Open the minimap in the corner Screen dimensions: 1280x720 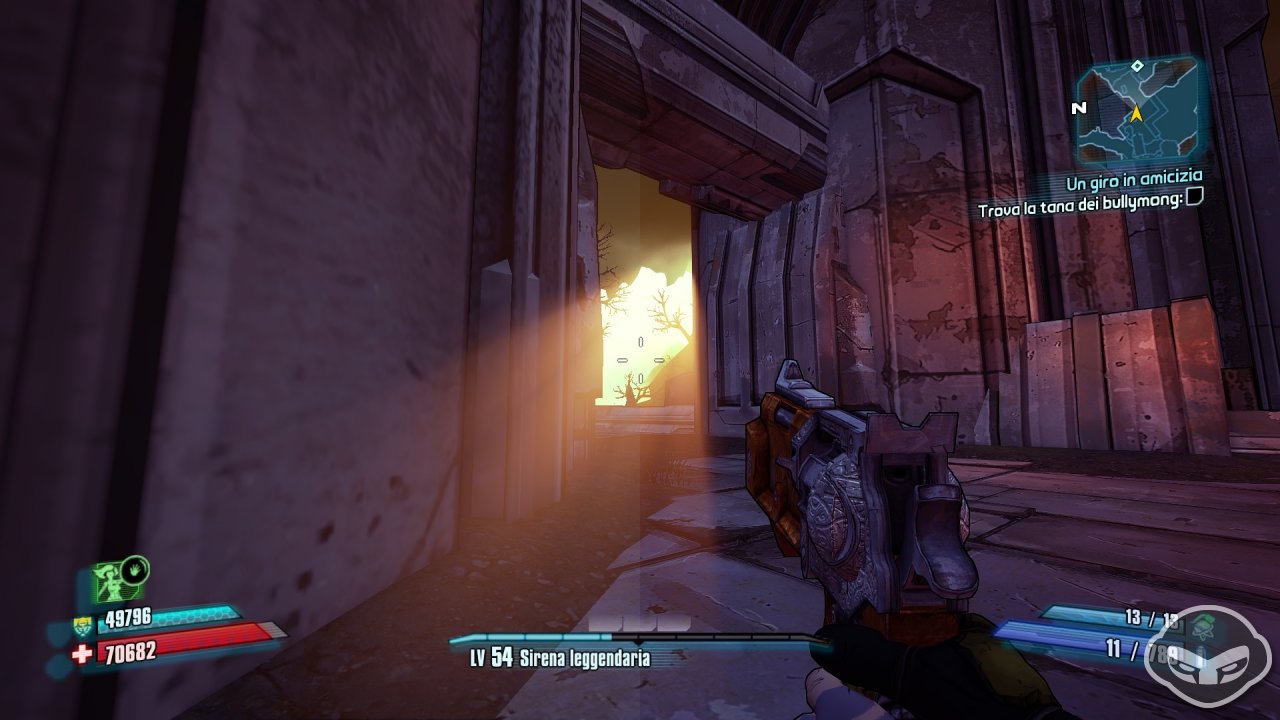point(1137,112)
